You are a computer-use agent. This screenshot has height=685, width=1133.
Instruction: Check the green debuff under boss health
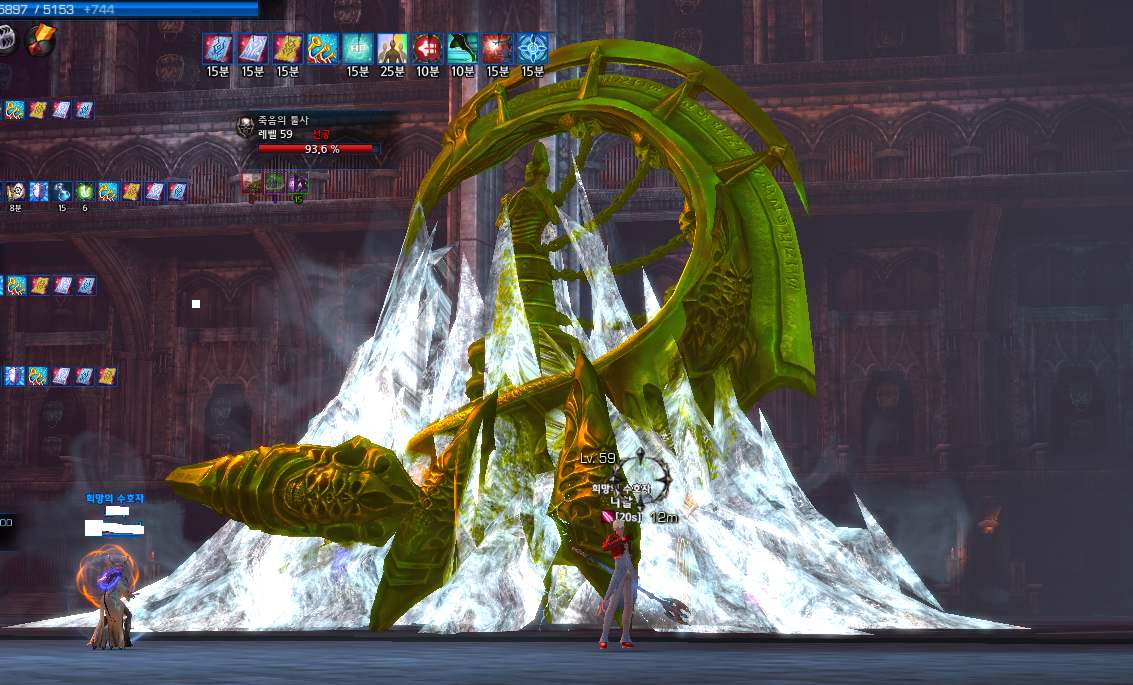pos(275,183)
